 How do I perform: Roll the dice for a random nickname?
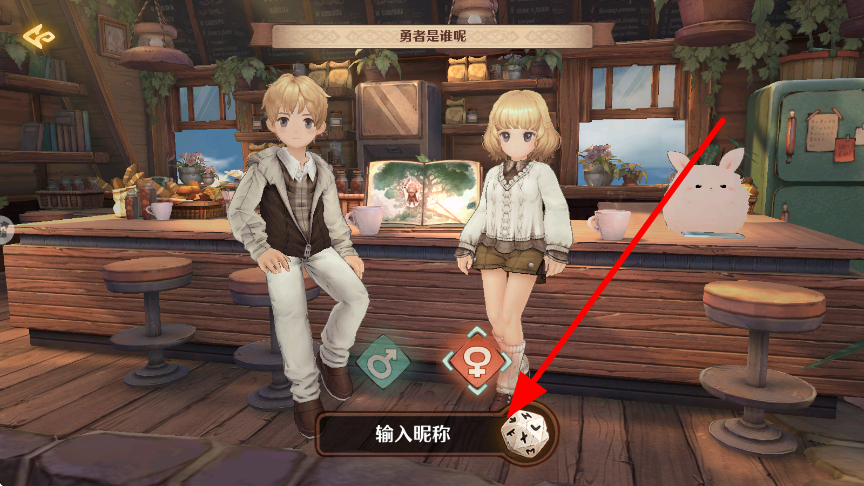pyautogui.click(x=523, y=434)
